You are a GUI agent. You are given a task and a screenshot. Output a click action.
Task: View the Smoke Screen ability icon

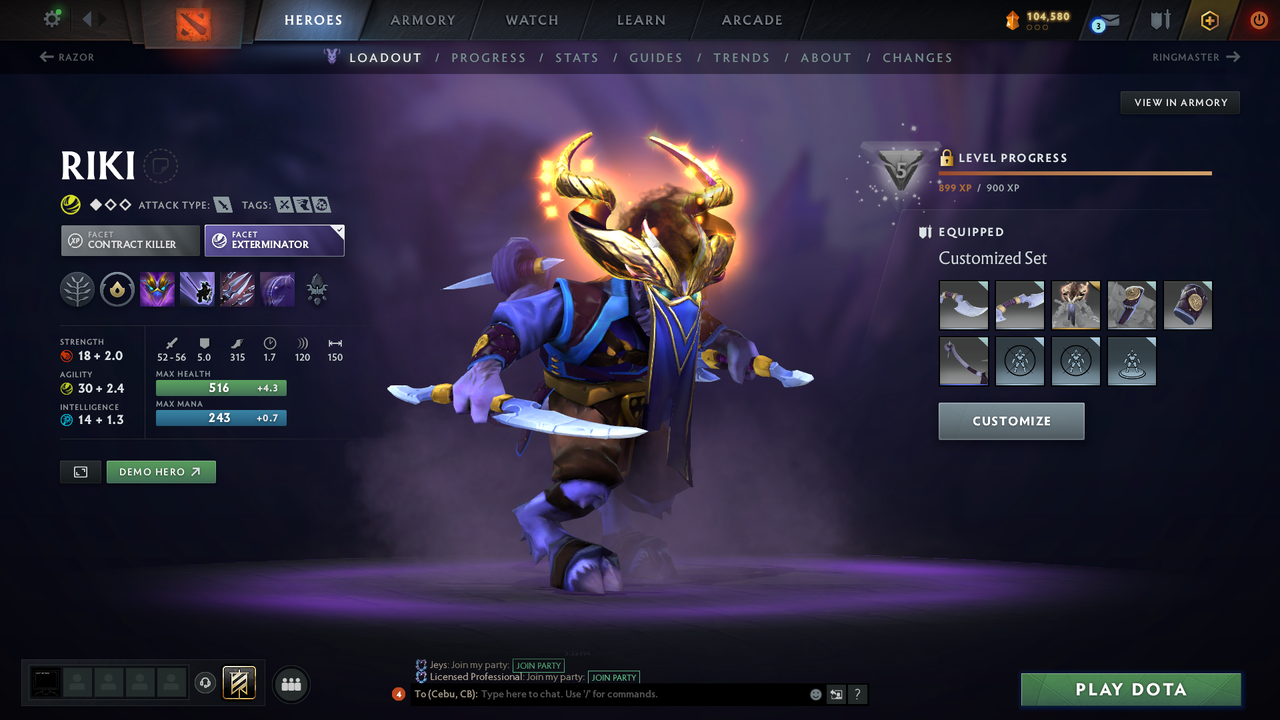click(x=157, y=289)
